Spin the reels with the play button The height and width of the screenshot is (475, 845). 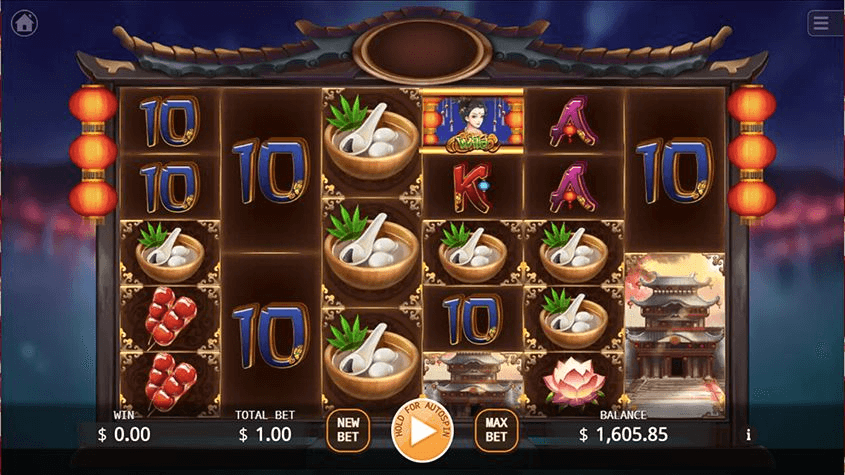coord(422,431)
